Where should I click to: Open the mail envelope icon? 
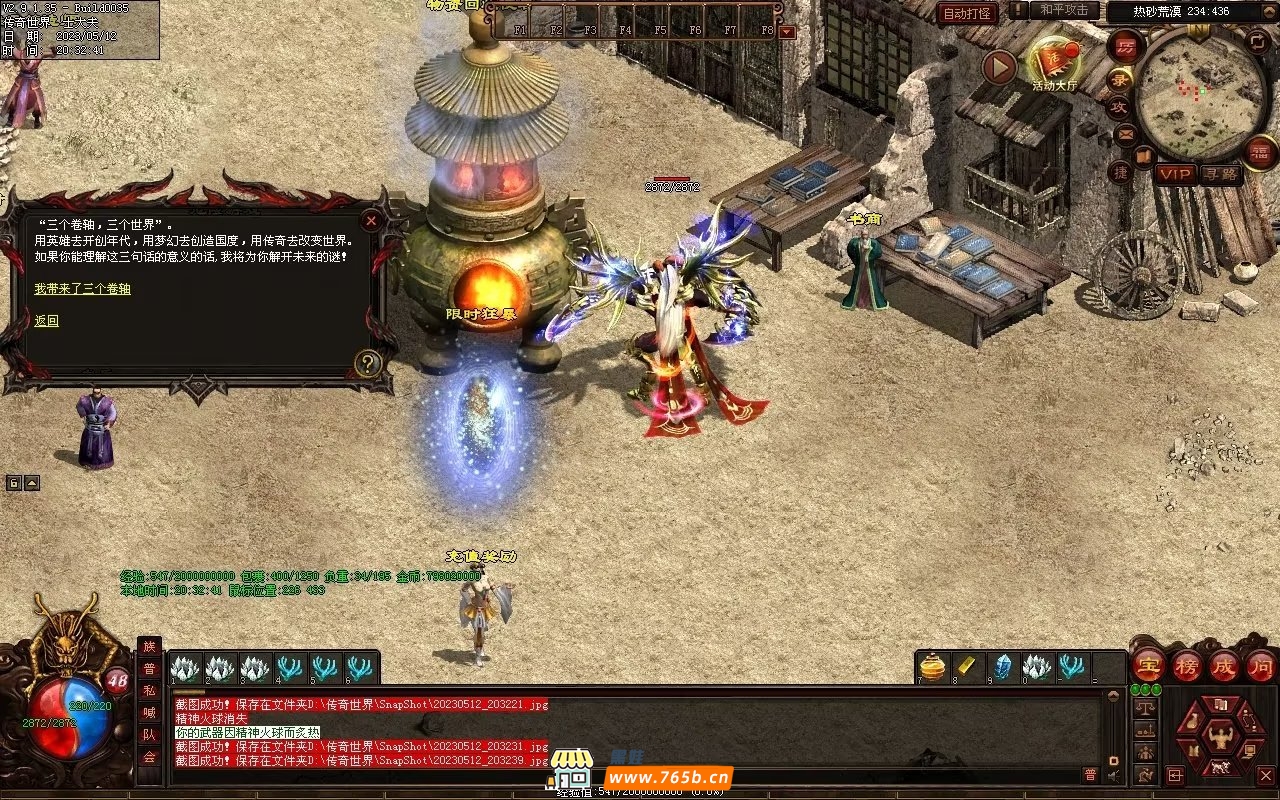tap(1126, 133)
